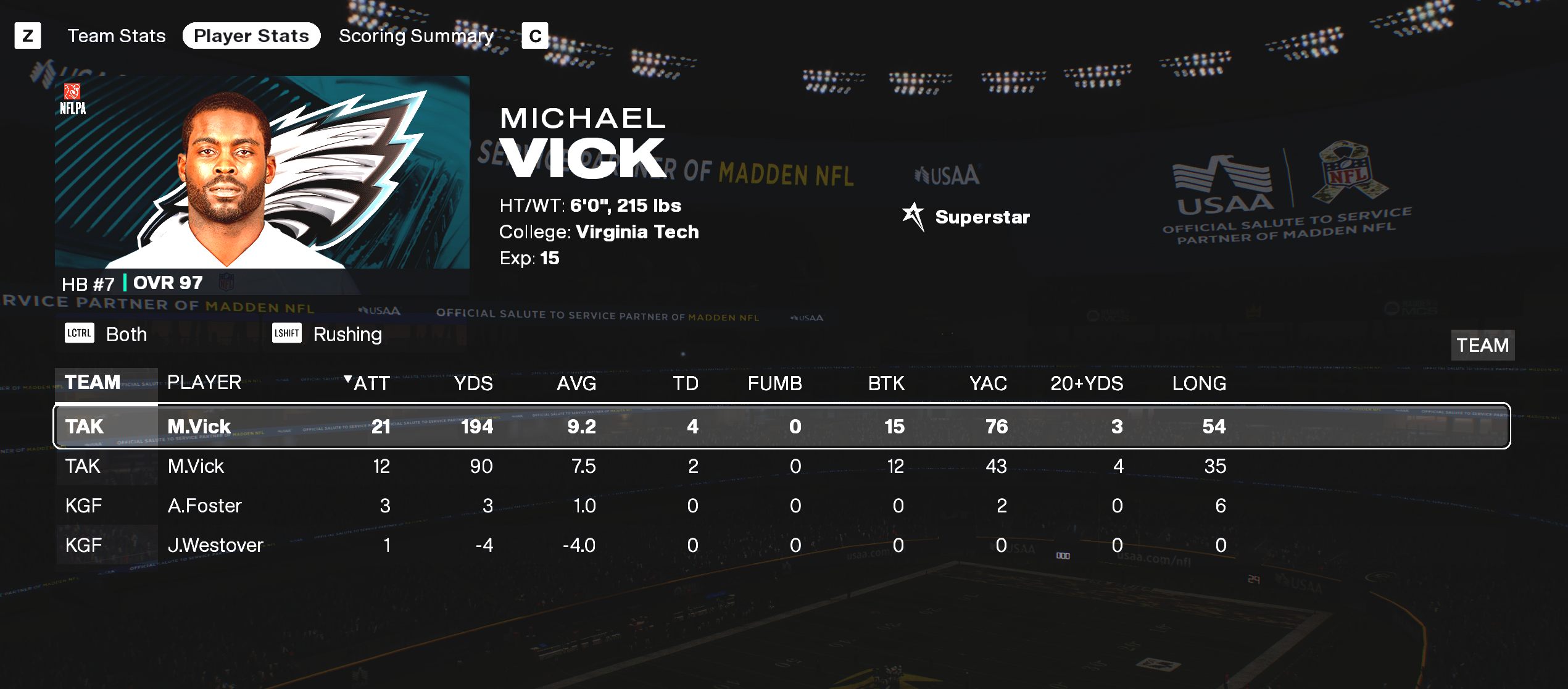Sort by the AVG column header

[576, 383]
